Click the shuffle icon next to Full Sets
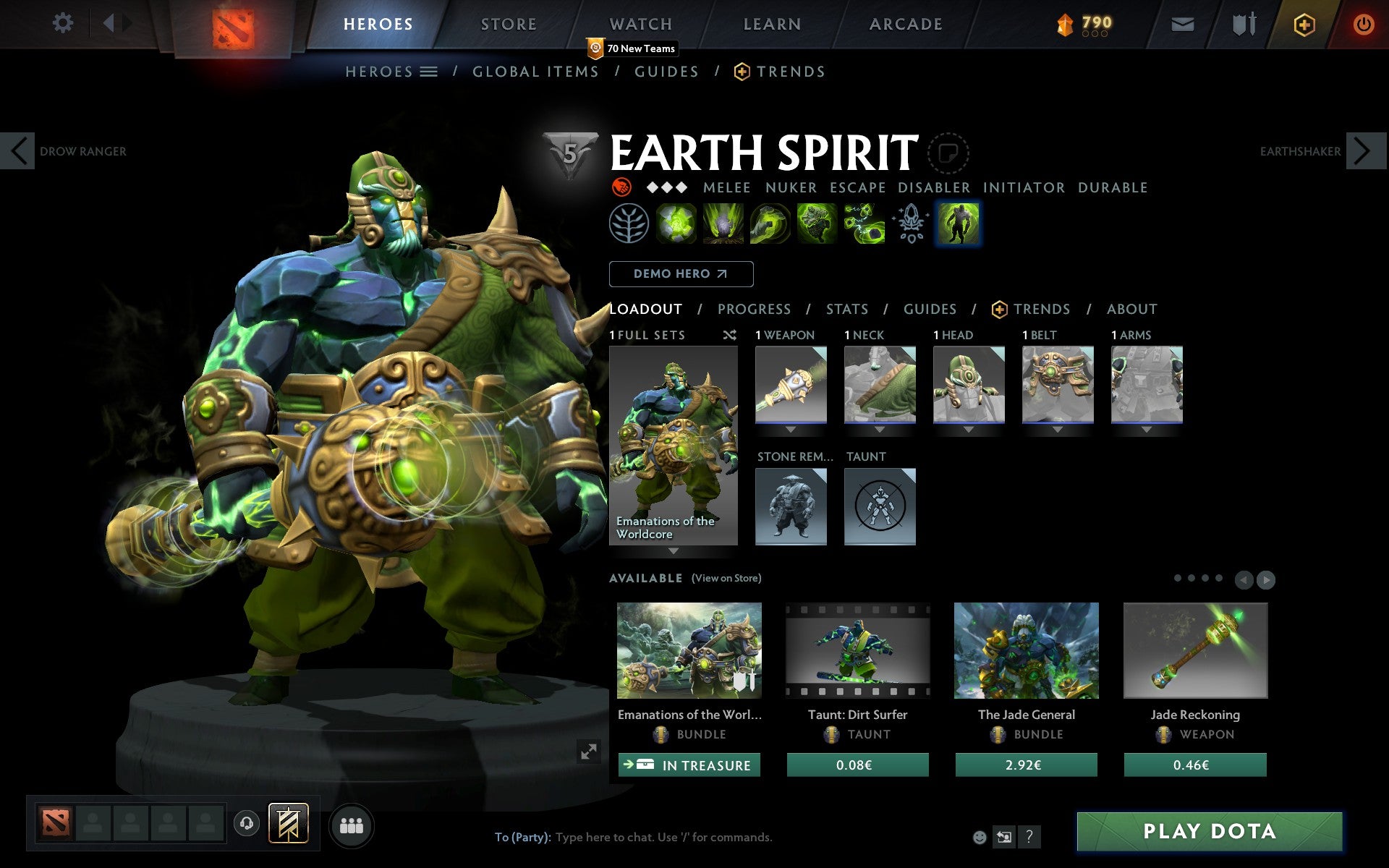1389x868 pixels. (729, 335)
